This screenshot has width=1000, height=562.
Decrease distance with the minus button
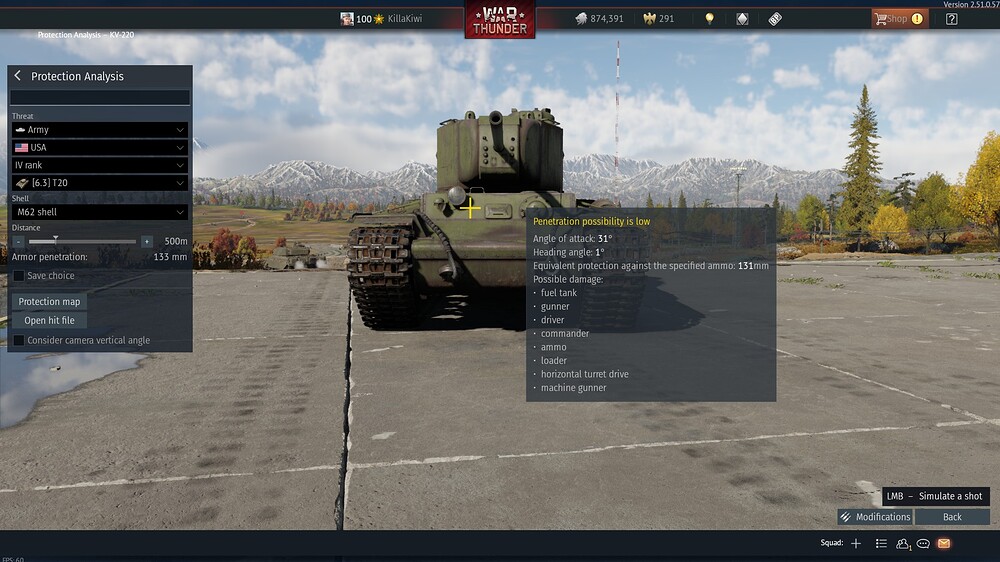pyautogui.click(x=18, y=241)
